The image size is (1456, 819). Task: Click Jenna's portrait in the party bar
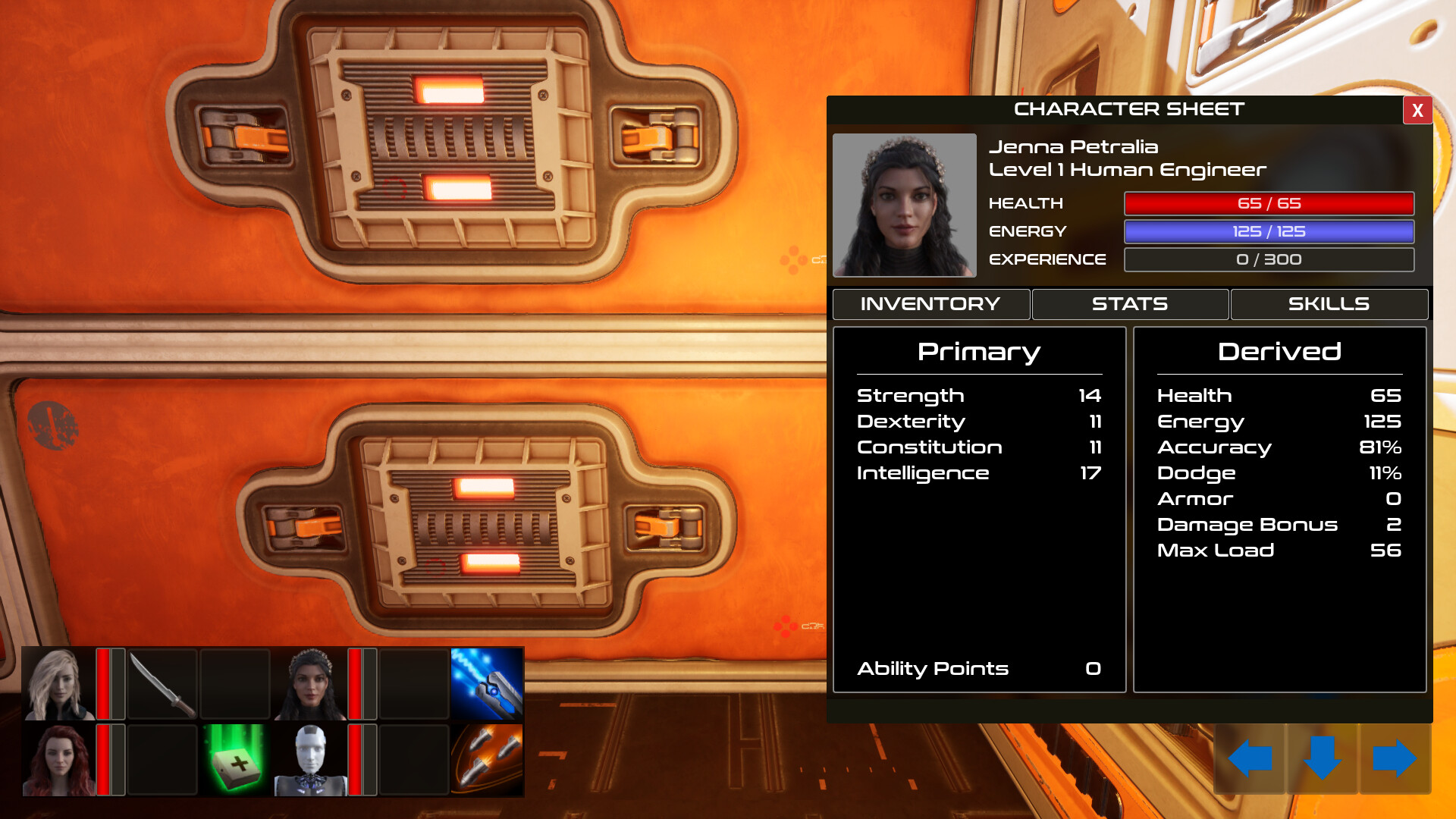[x=309, y=682]
